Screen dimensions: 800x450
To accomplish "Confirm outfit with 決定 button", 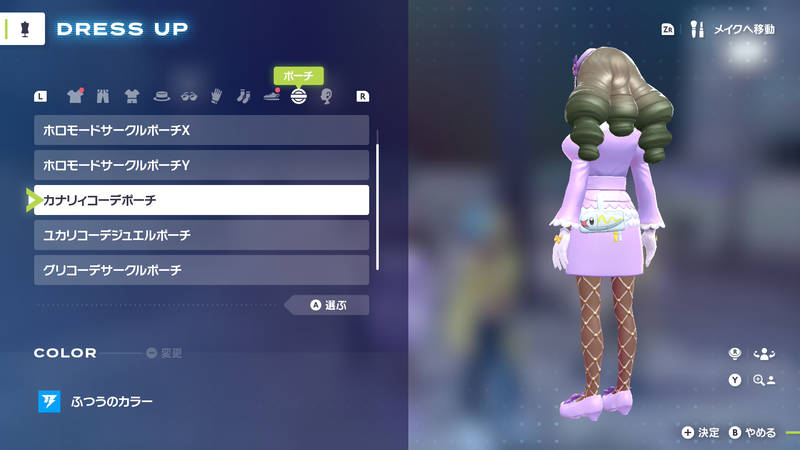I will coord(701,432).
